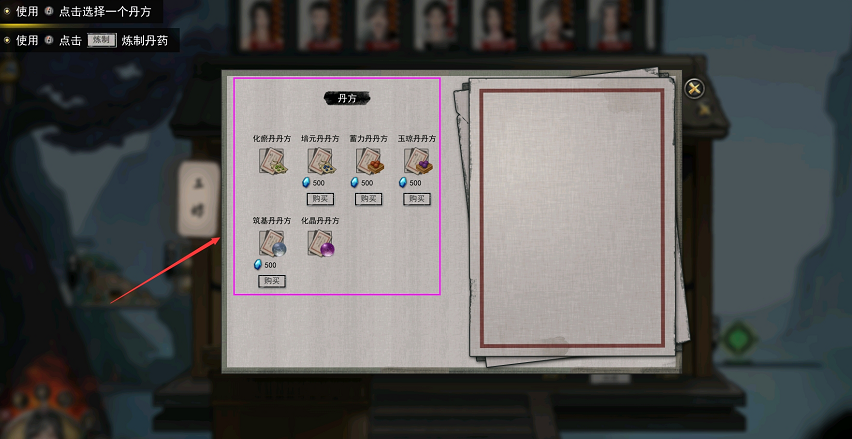Screen dimensions: 852x439
Task: Select the 筑基丹丹方 recipe icon
Action: click(x=272, y=243)
